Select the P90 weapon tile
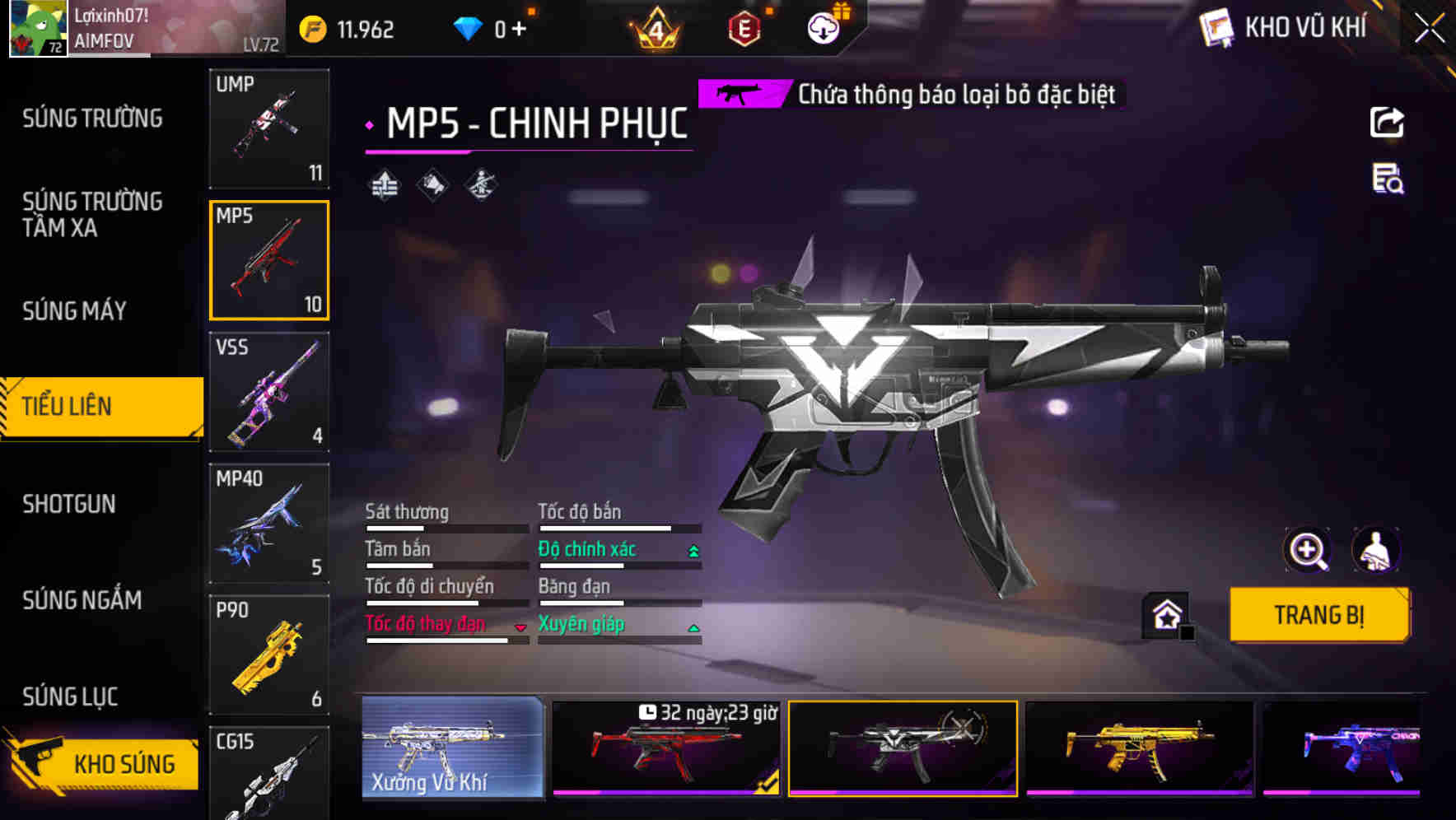1456x820 pixels. pos(269,655)
